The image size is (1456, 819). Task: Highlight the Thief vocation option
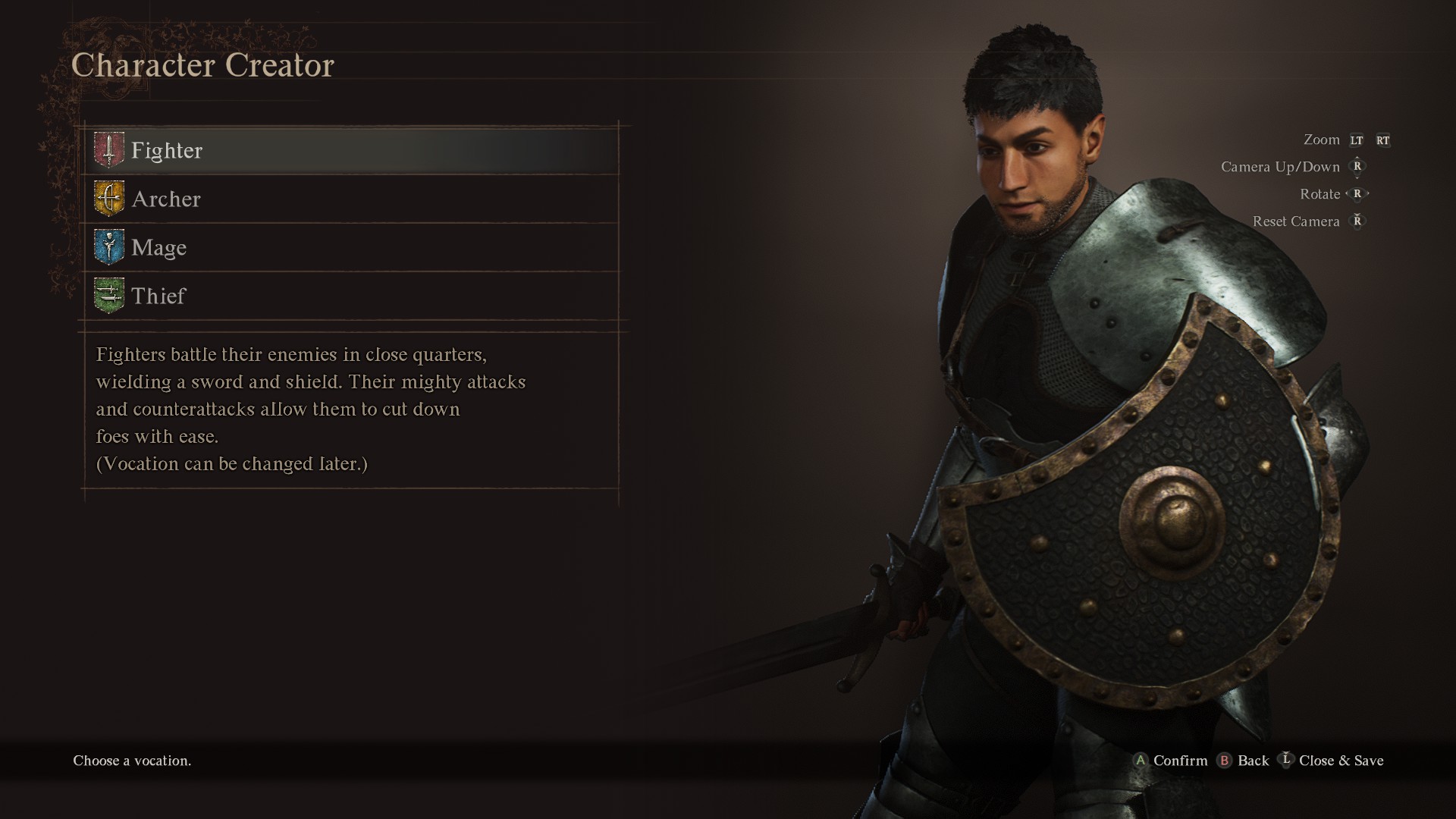158,296
